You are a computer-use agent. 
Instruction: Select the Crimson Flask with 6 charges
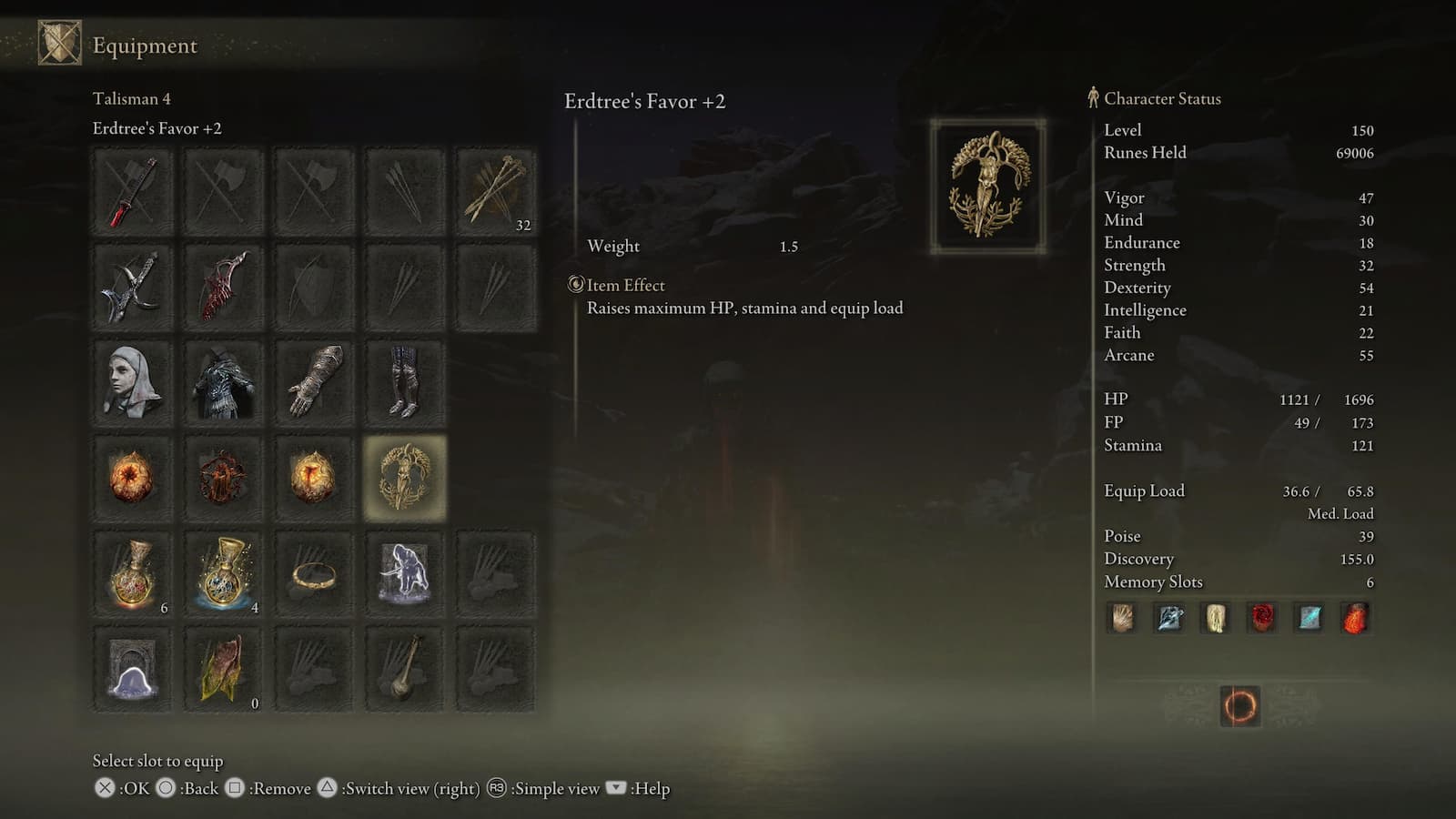click(132, 573)
